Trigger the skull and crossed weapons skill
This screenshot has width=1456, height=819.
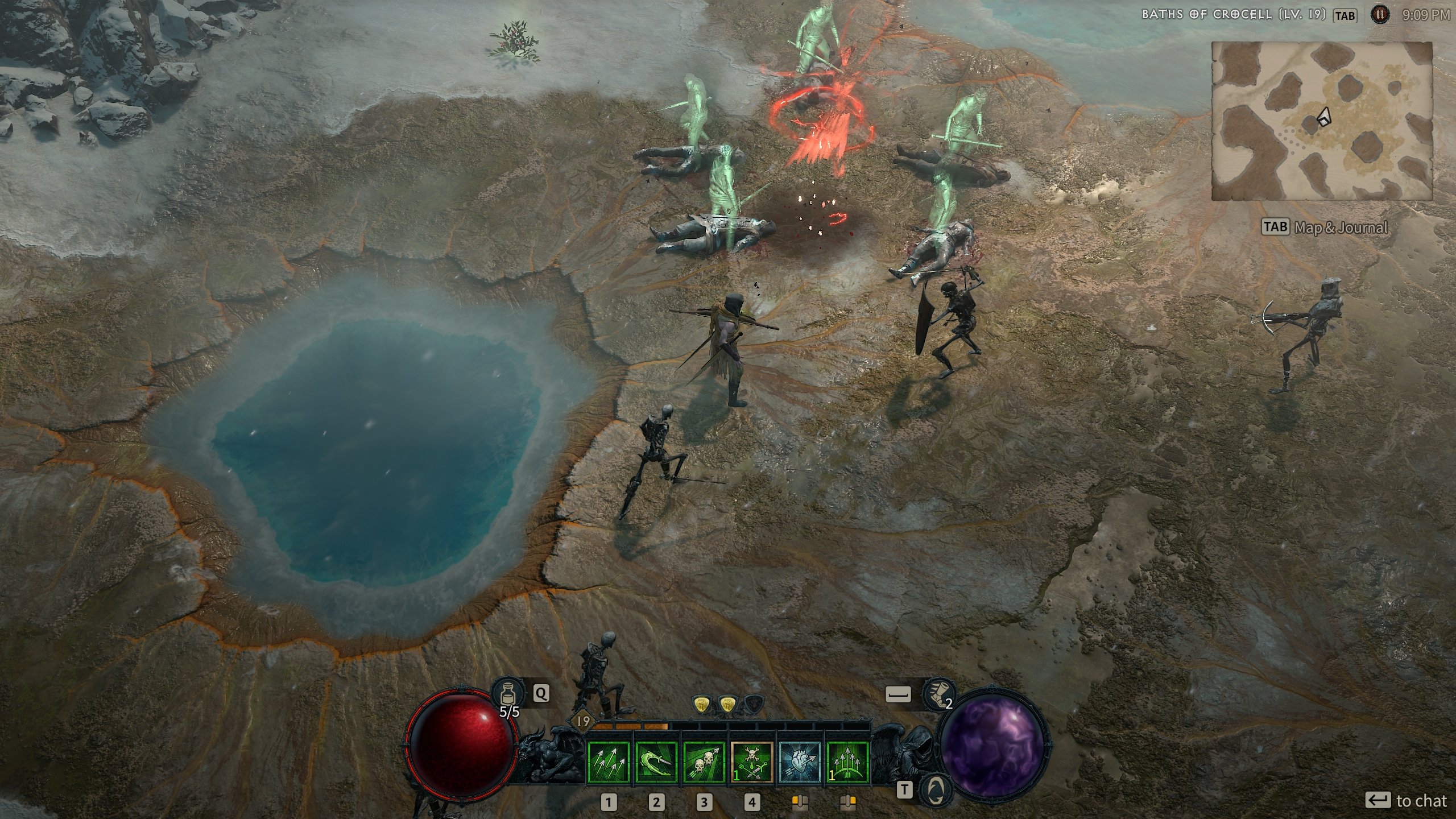coord(752,763)
